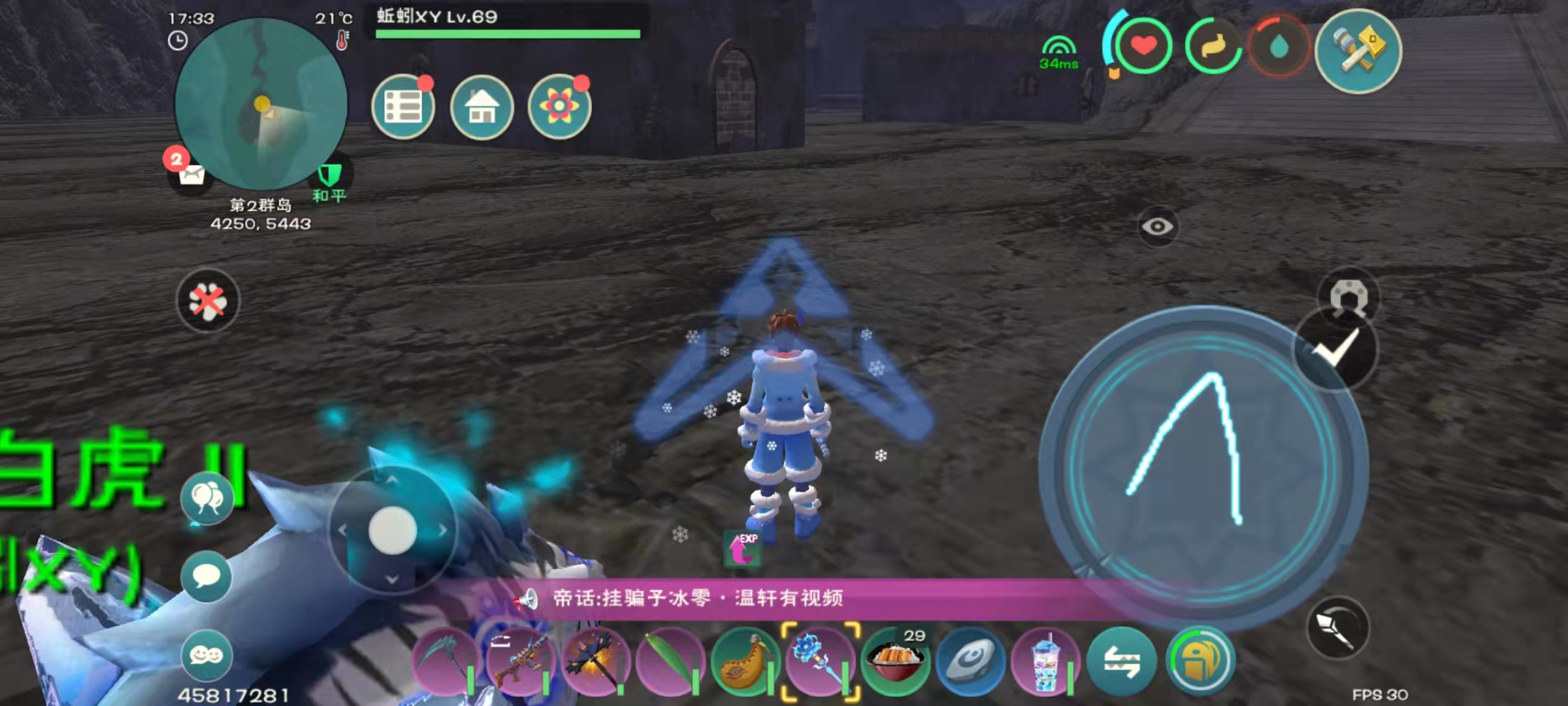Open the home build menu icon

point(482,108)
